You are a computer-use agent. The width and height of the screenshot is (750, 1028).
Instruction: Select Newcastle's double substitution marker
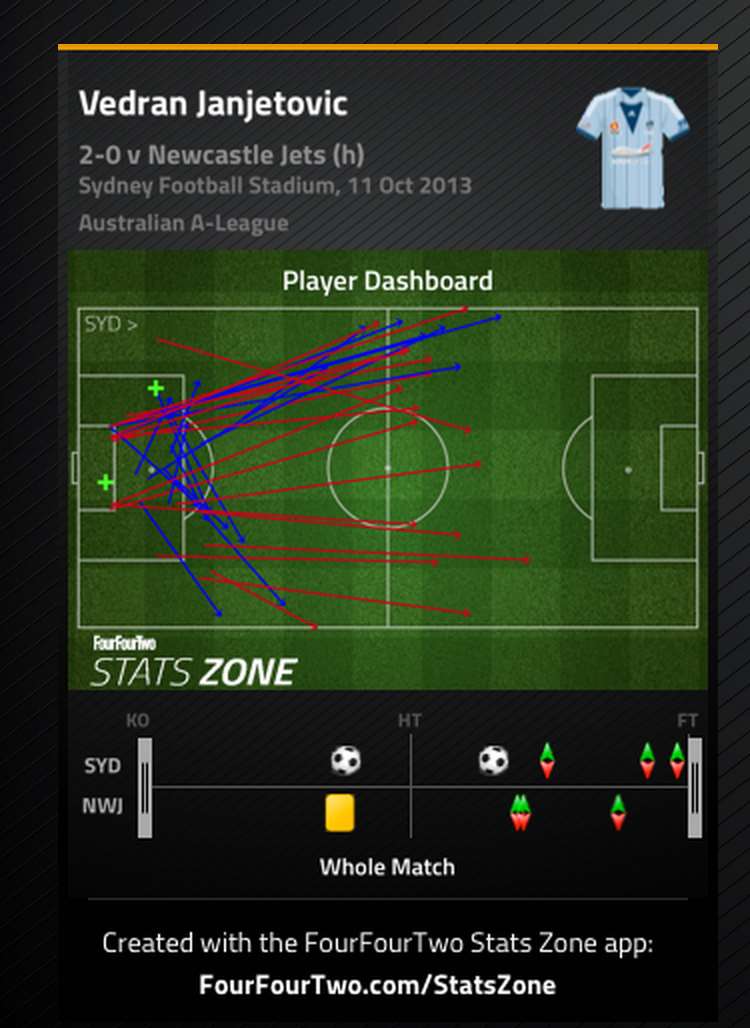pyautogui.click(x=520, y=811)
